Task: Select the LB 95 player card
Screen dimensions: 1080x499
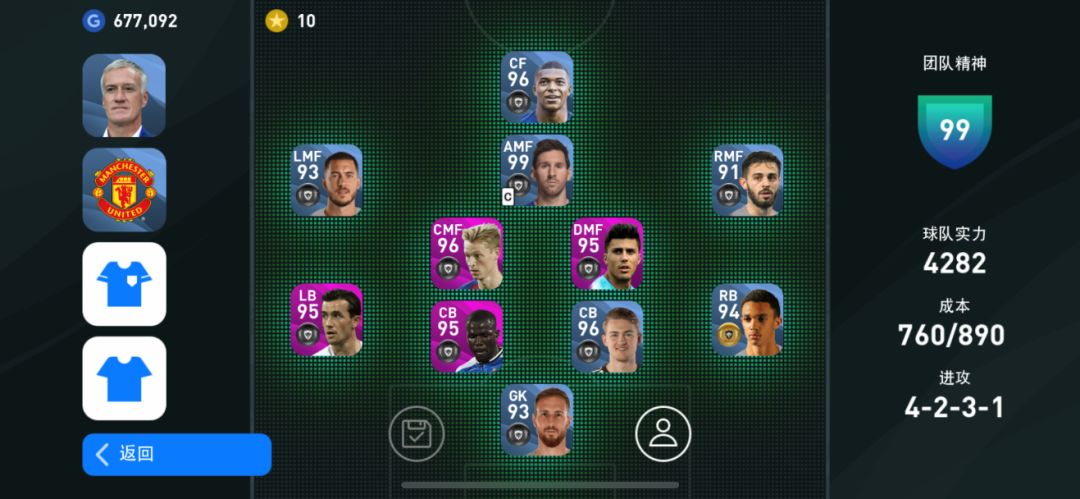Action: [327, 321]
